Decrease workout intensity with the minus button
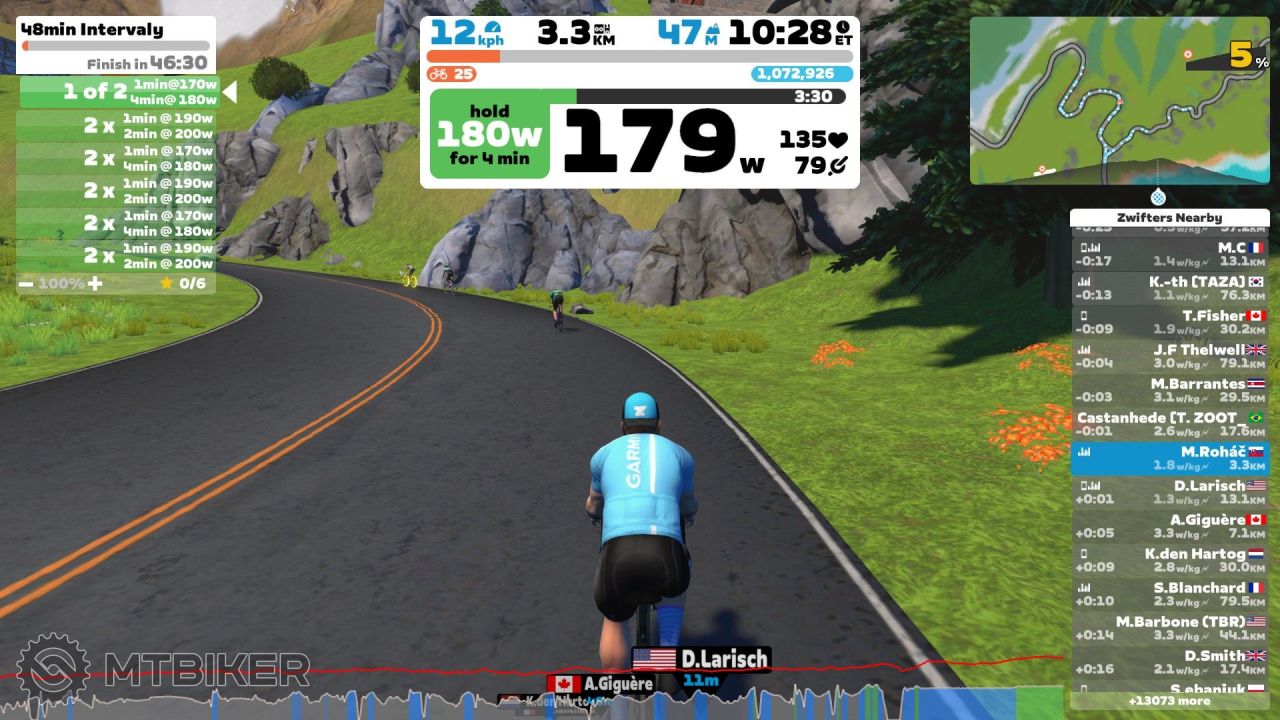The image size is (1280, 720). 26,284
